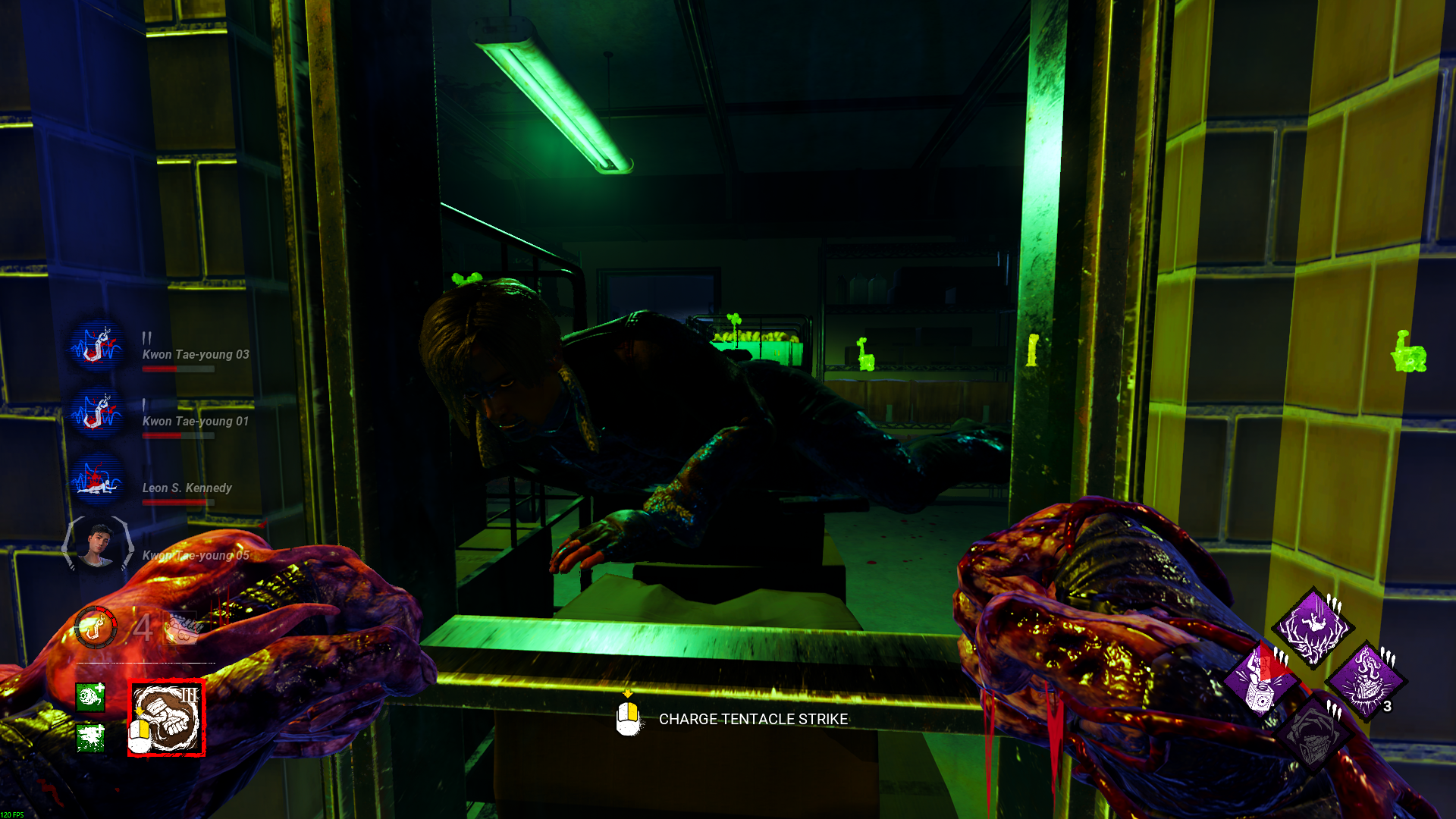Click the orange tentacle mutation rate icon
1456x819 pixels.
coord(96,628)
